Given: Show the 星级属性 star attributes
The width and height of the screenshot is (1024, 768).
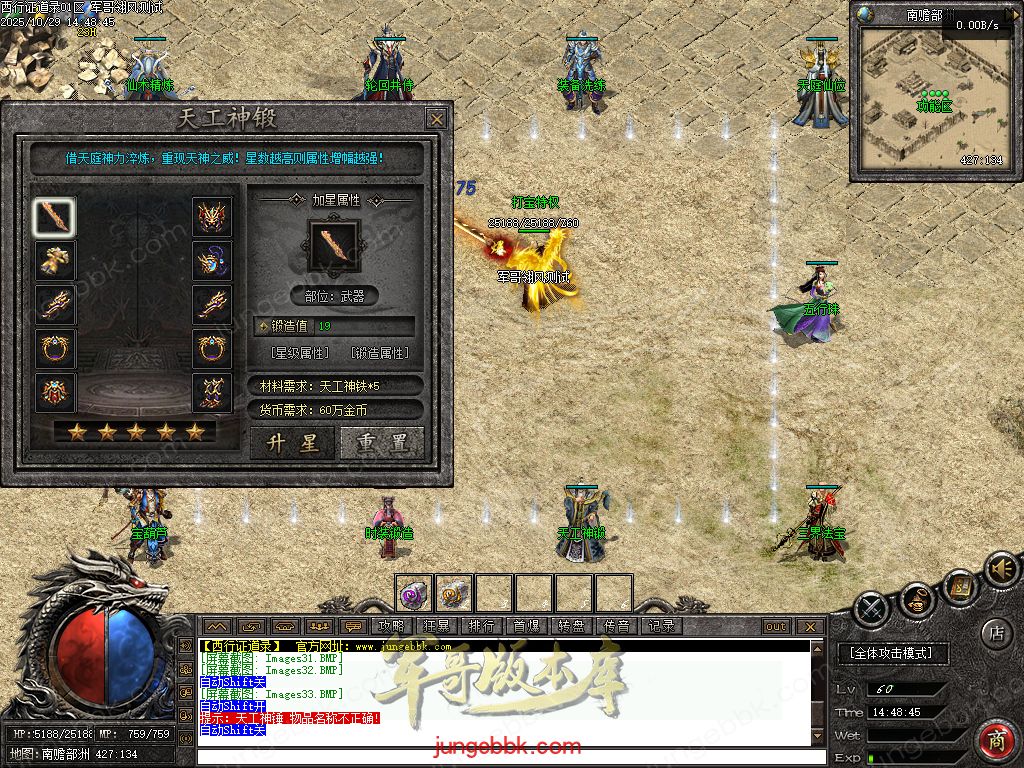Looking at the screenshot, I should [300, 353].
